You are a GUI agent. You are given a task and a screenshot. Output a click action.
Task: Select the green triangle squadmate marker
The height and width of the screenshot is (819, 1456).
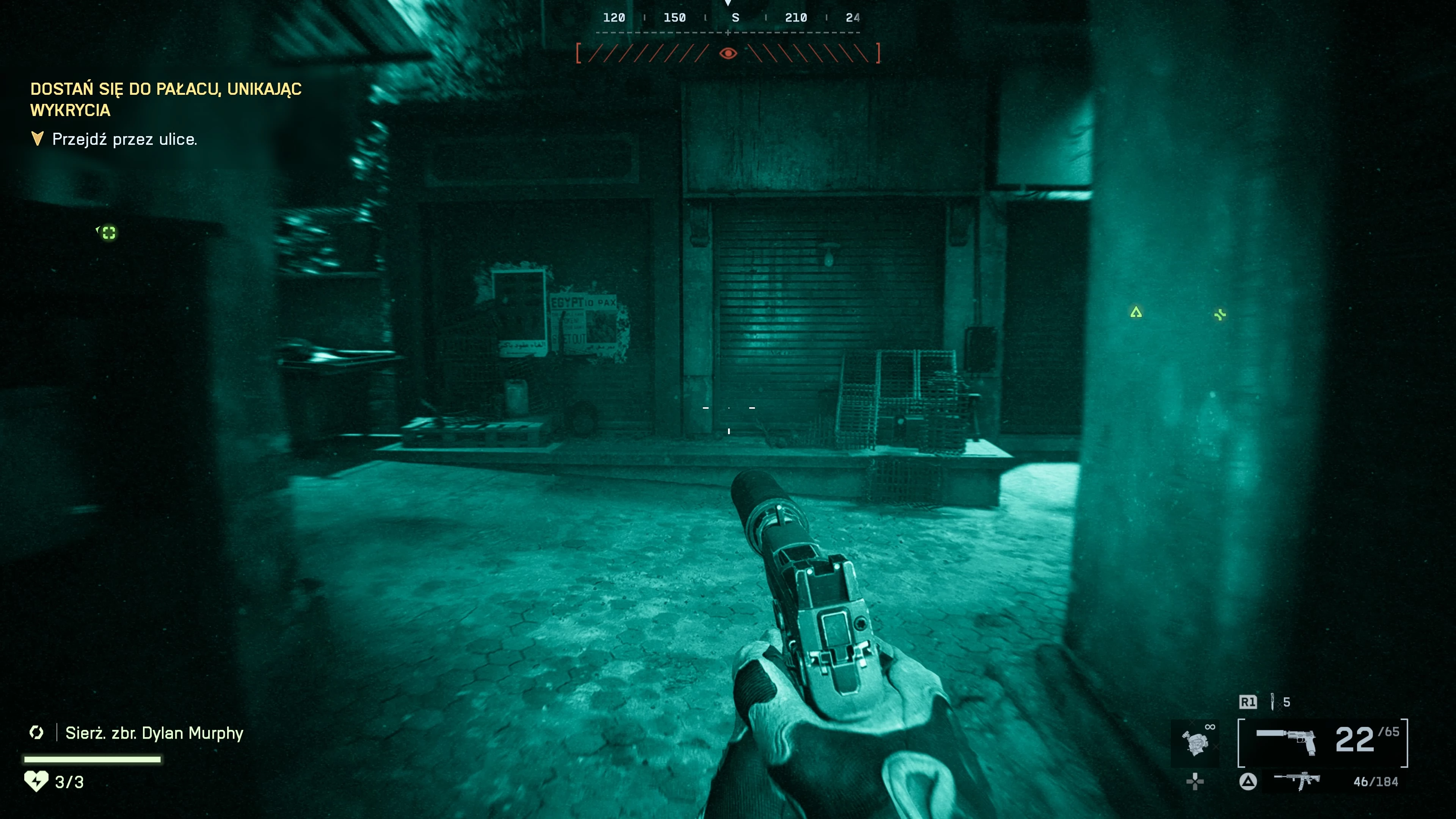1136,312
